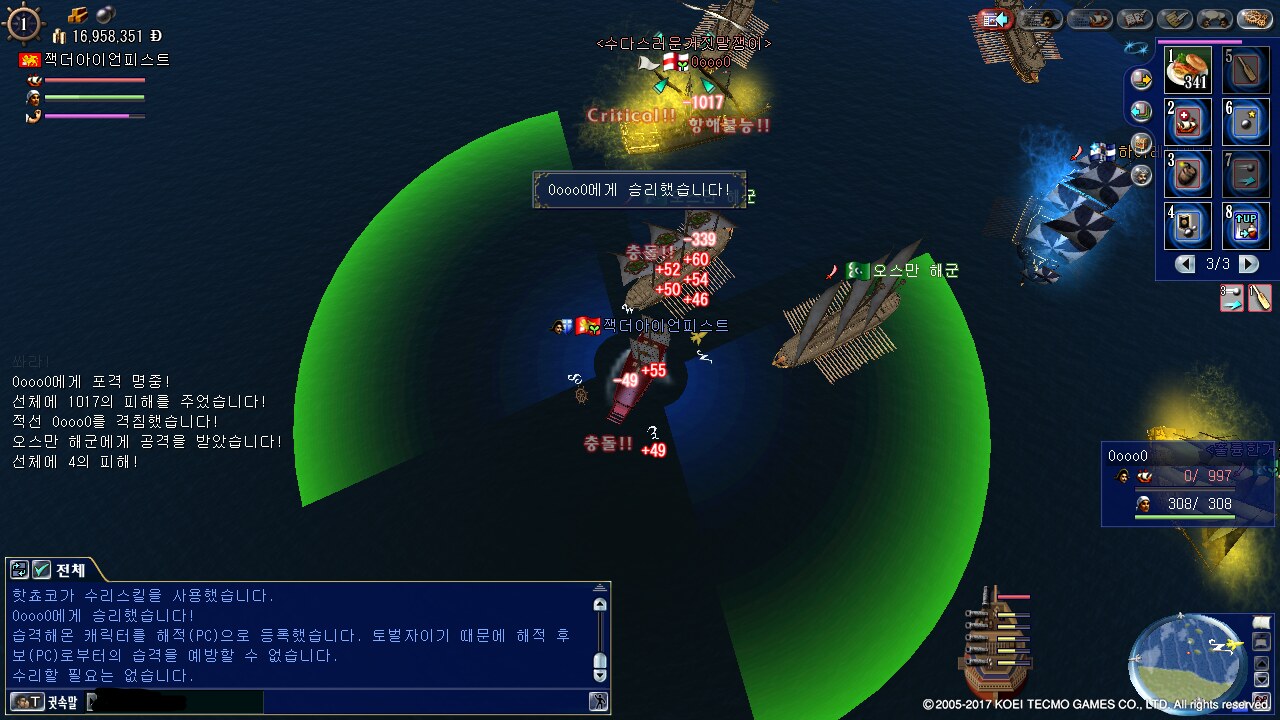Open the character portrait menu in top bar
The width and height of the screenshot is (1280, 720).
tap(1041, 18)
